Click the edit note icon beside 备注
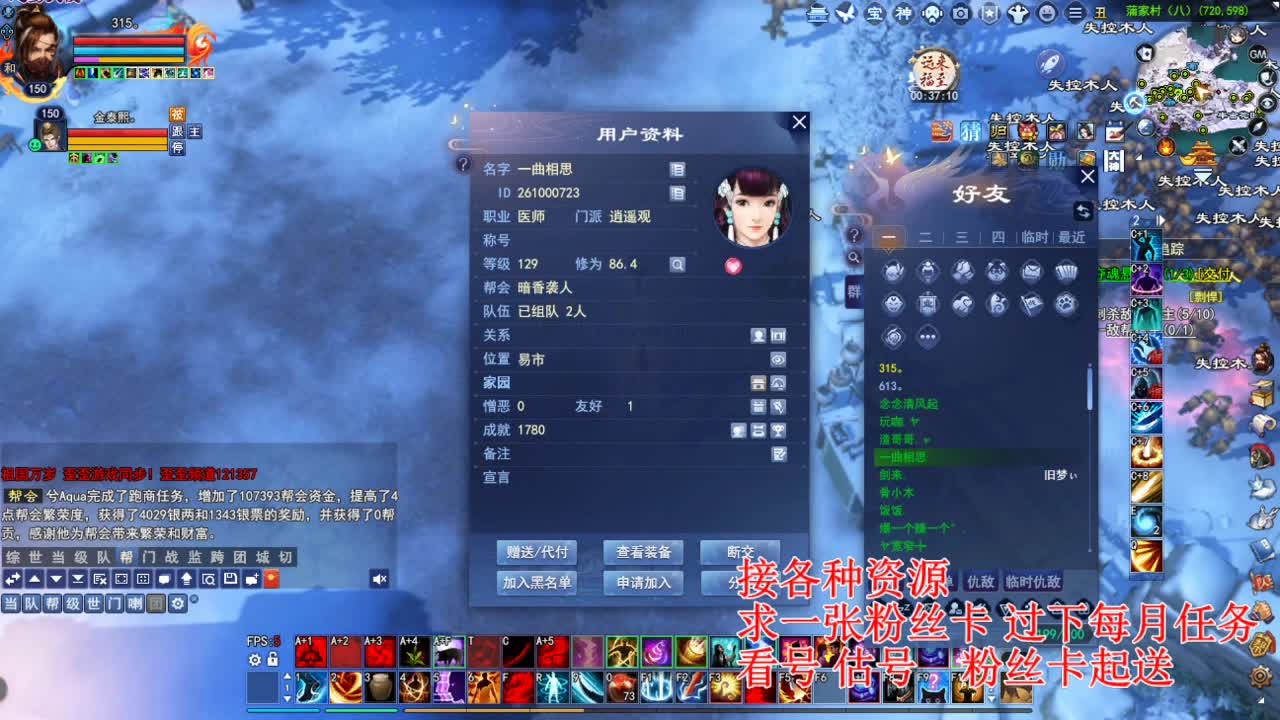This screenshot has width=1280, height=720. pyautogui.click(x=779, y=453)
